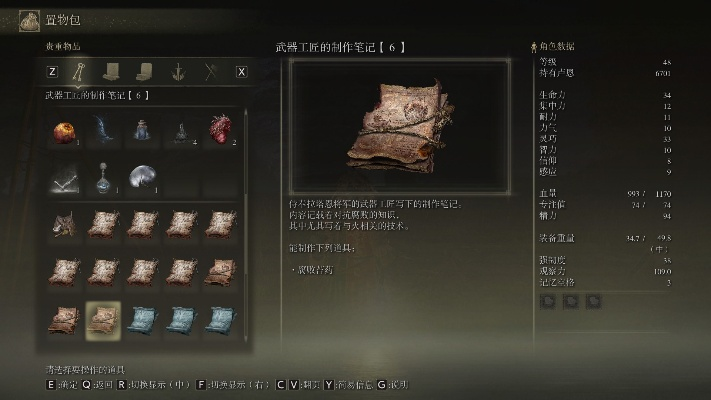Select the hanging round flask item
Image resolution: width=711 pixels, height=400 pixels.
pyautogui.click(x=103, y=178)
